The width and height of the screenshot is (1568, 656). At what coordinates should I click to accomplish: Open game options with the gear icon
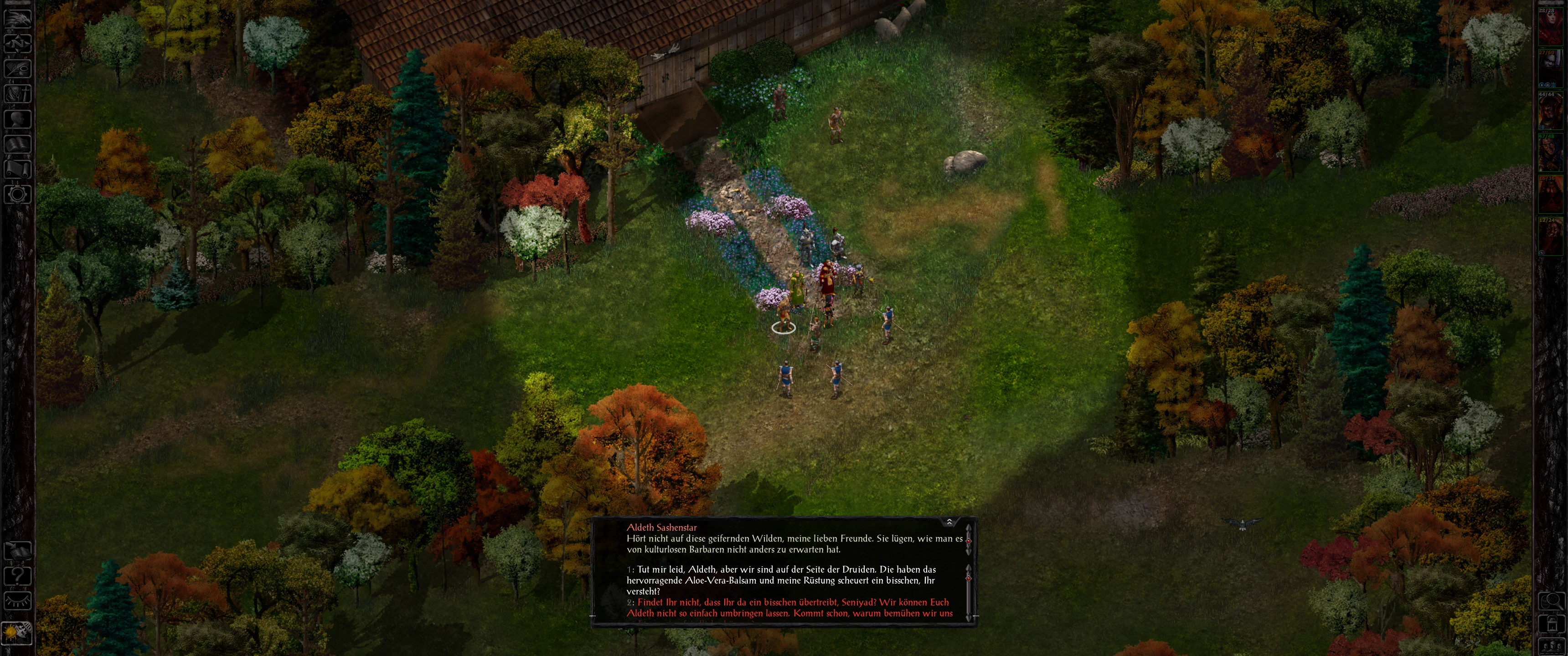[18, 194]
